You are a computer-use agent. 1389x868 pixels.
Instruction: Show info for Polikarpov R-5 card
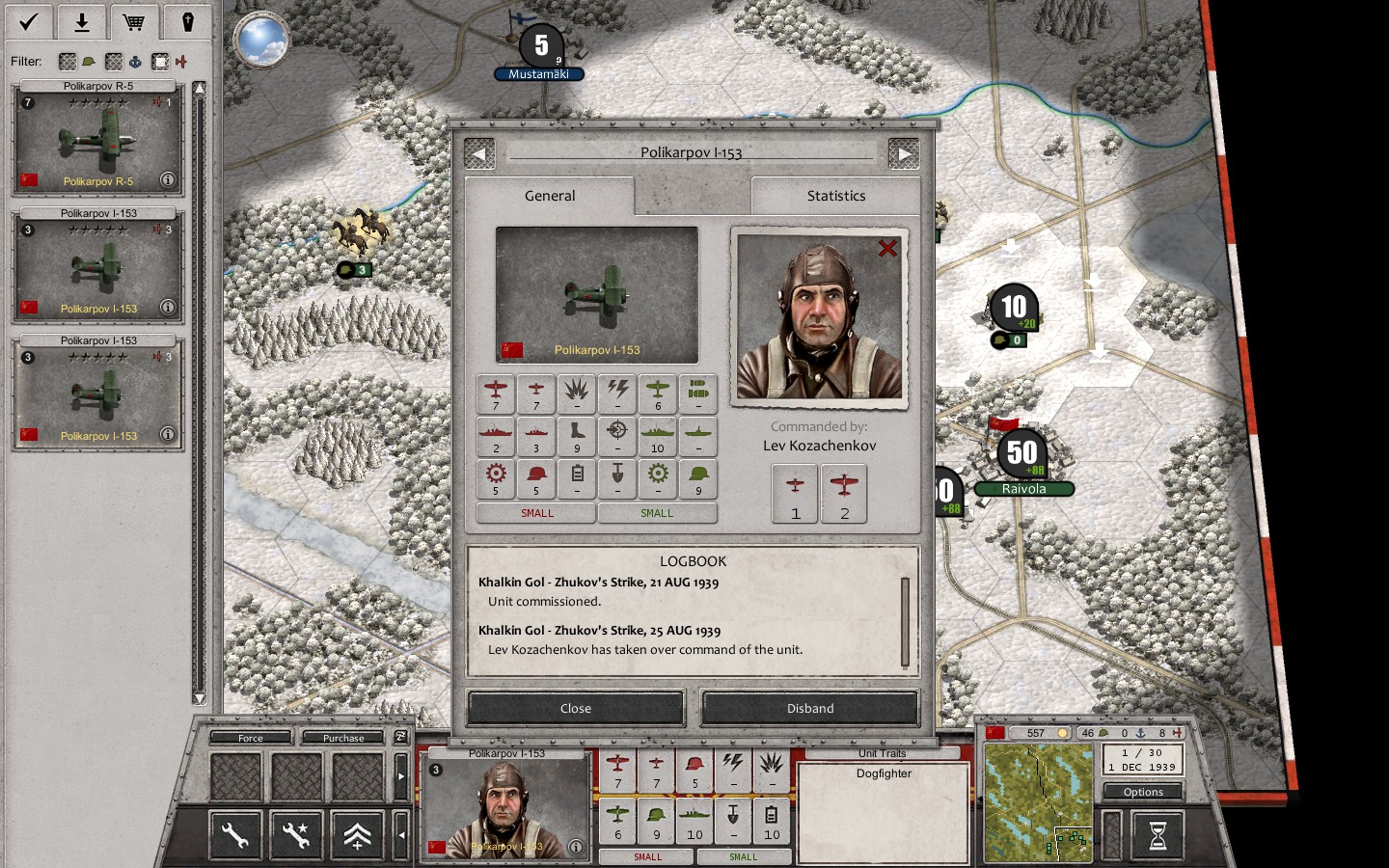[x=167, y=179]
